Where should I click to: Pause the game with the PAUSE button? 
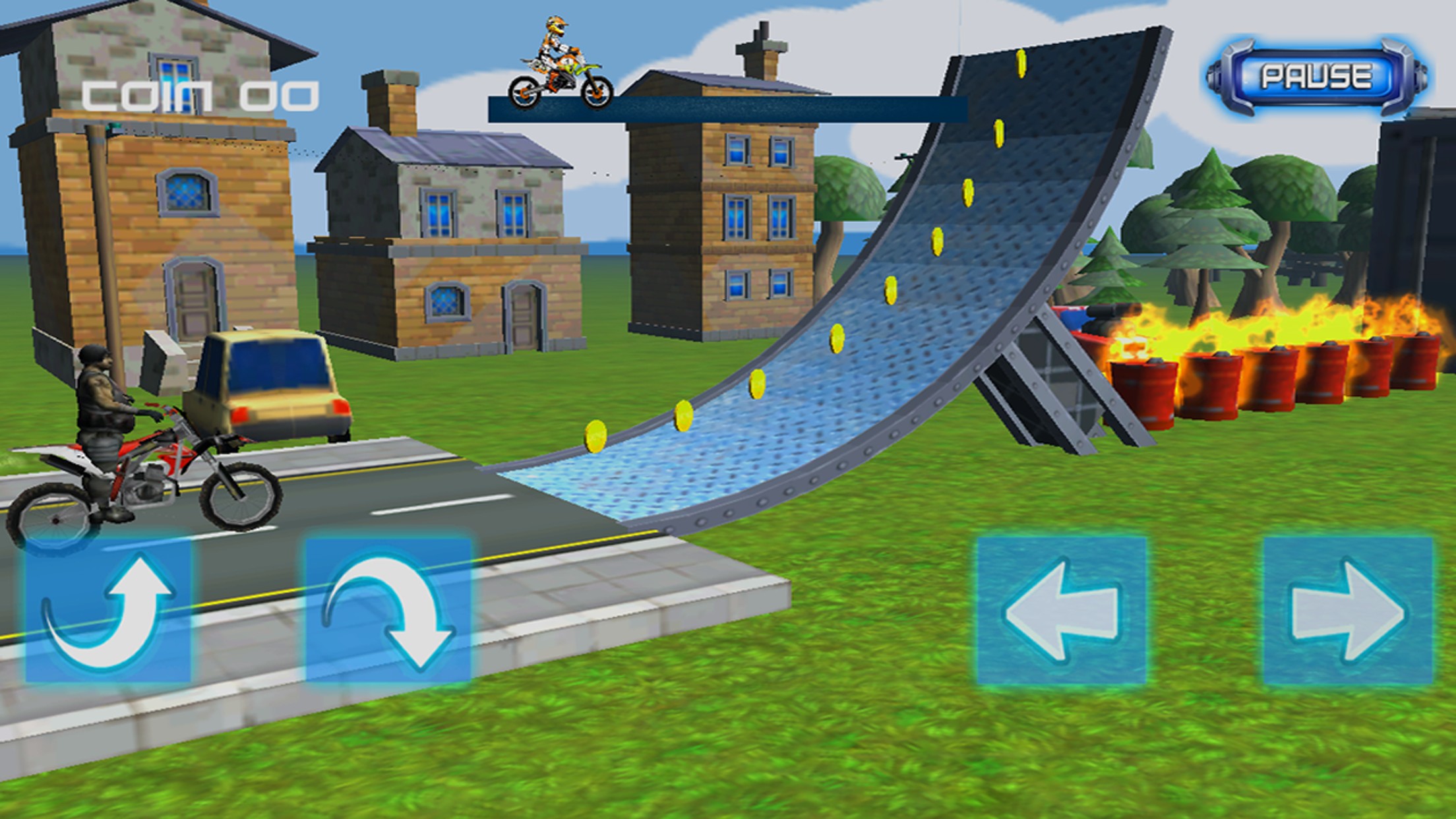pyautogui.click(x=1316, y=76)
